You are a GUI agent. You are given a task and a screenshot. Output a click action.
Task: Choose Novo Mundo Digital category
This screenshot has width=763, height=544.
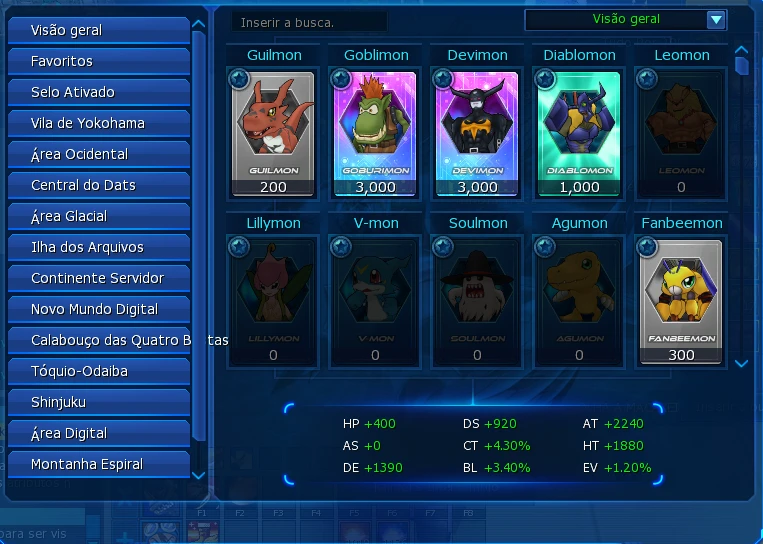(98, 309)
